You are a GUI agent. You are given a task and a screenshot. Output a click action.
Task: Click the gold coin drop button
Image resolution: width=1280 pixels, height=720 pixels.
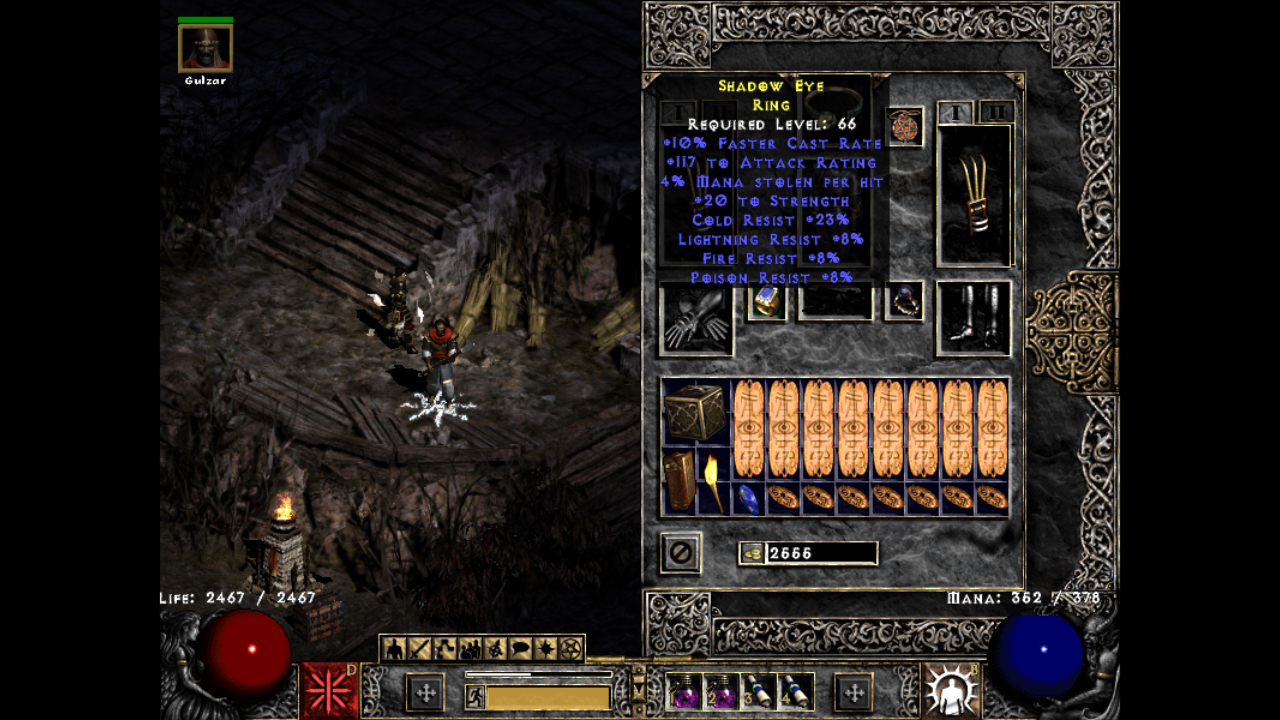pyautogui.click(x=753, y=553)
